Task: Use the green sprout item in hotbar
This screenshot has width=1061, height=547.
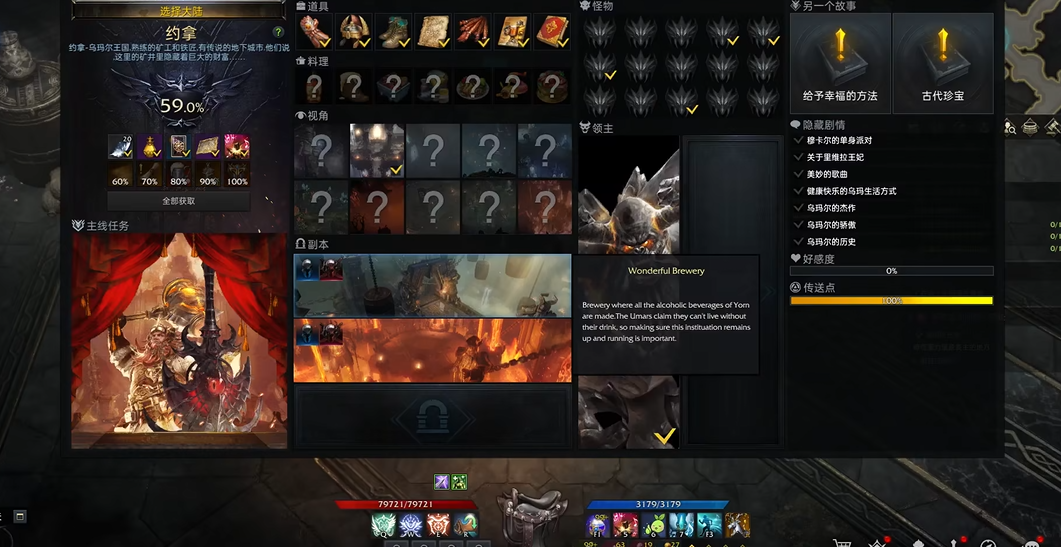Action: pyautogui.click(x=654, y=525)
